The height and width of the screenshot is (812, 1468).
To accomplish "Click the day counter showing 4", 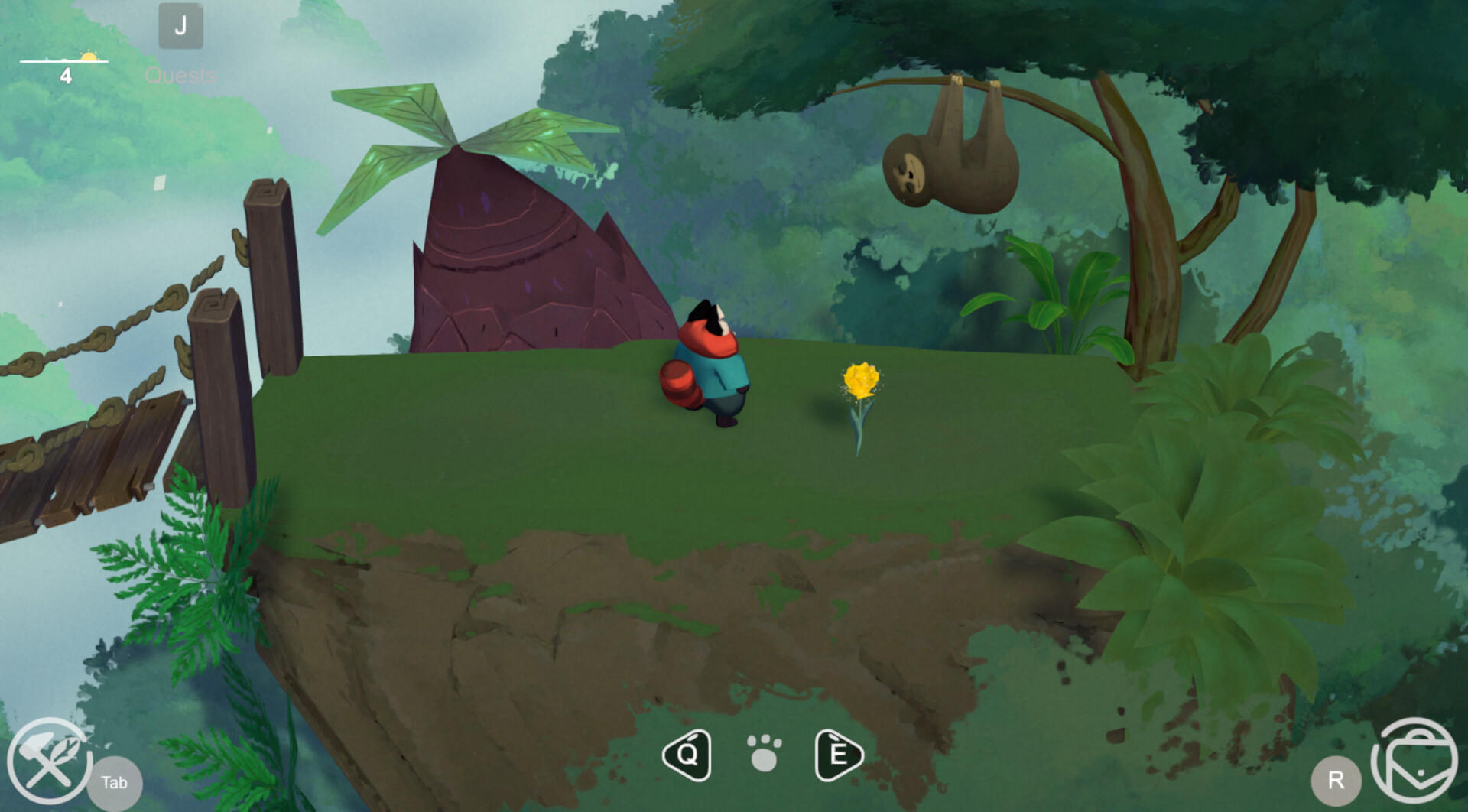I will (x=67, y=75).
